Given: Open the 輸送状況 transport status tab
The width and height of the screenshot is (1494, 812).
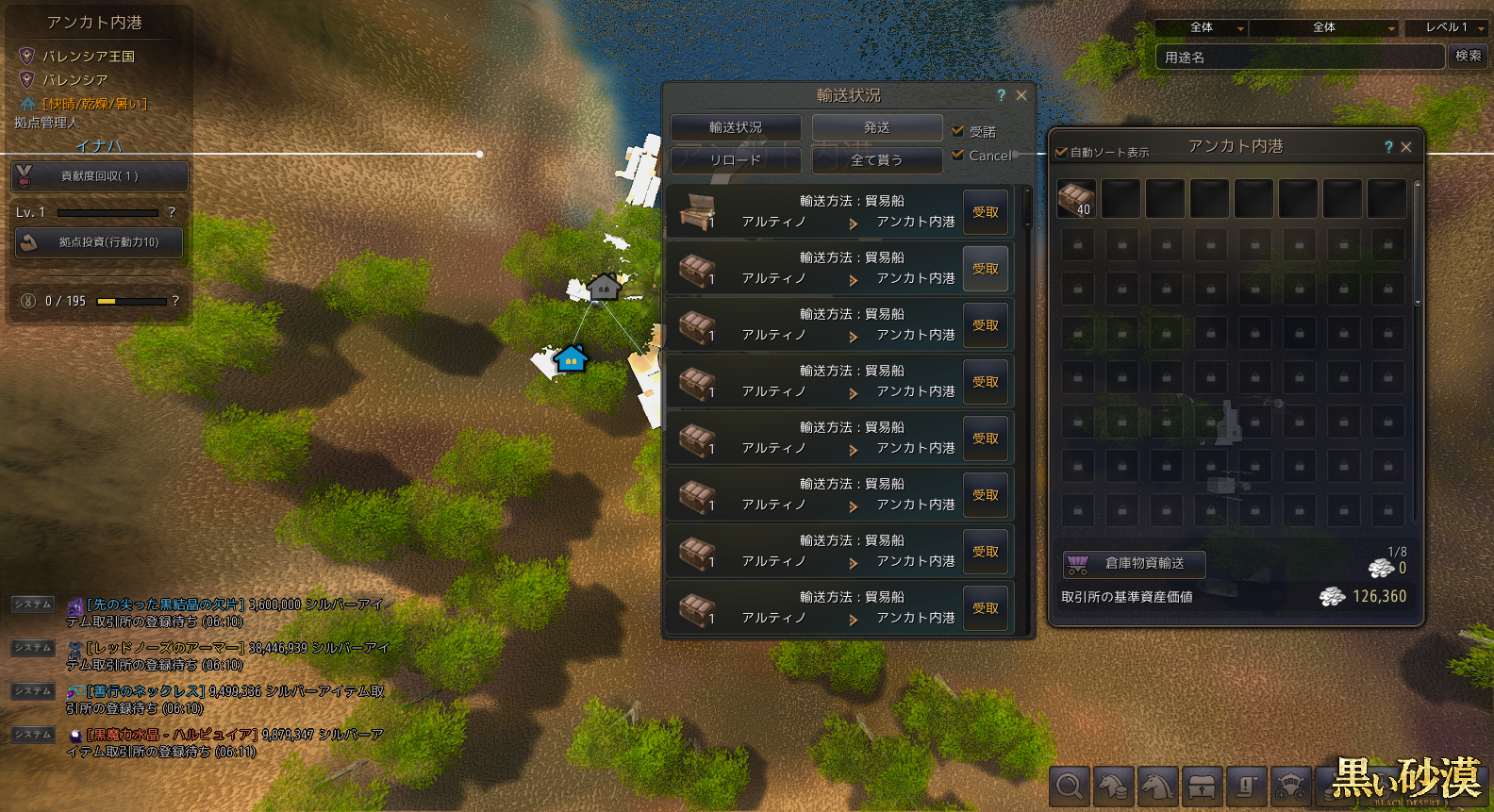Looking at the screenshot, I should click(x=736, y=127).
